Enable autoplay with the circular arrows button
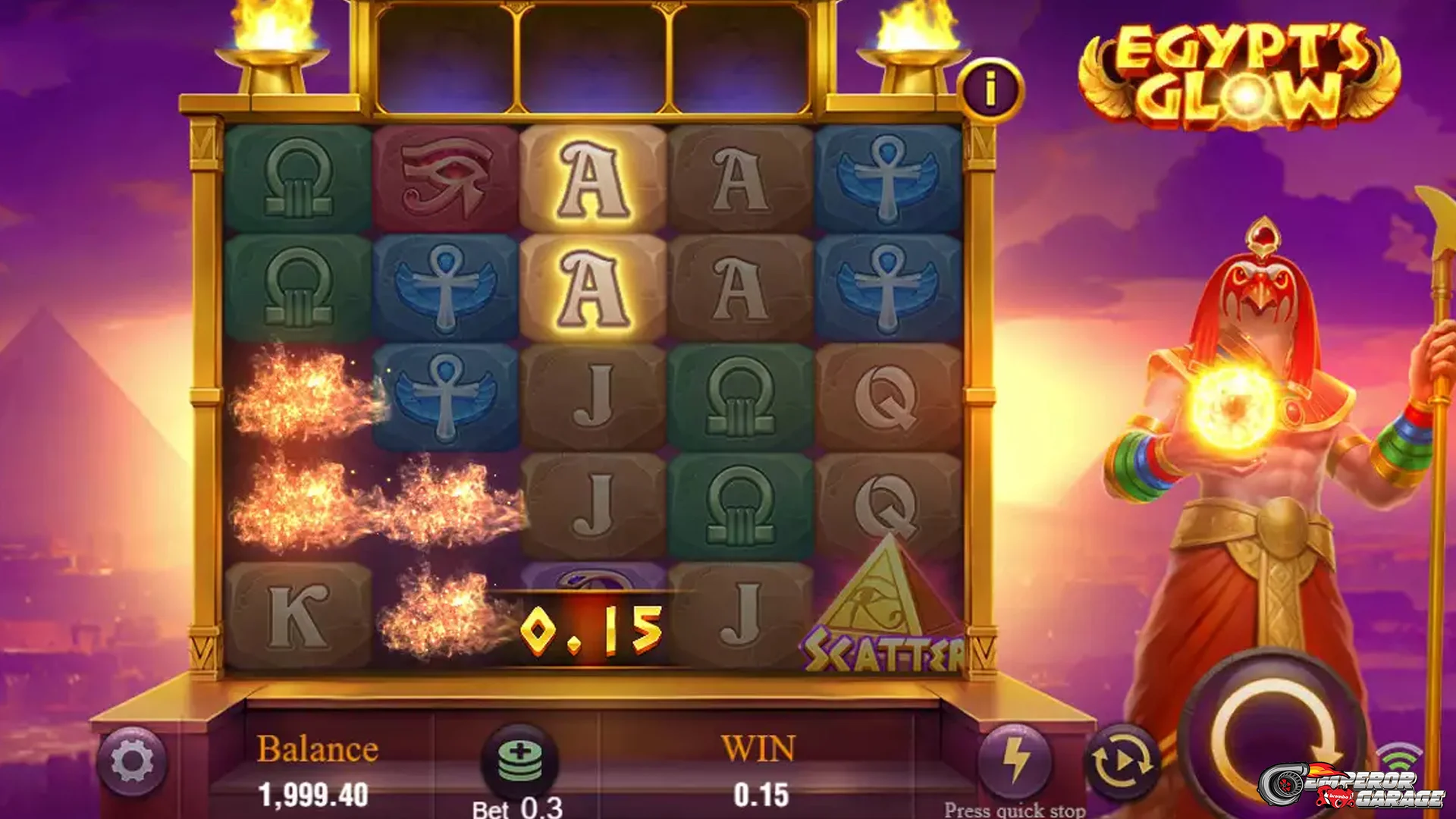 (x=1122, y=761)
